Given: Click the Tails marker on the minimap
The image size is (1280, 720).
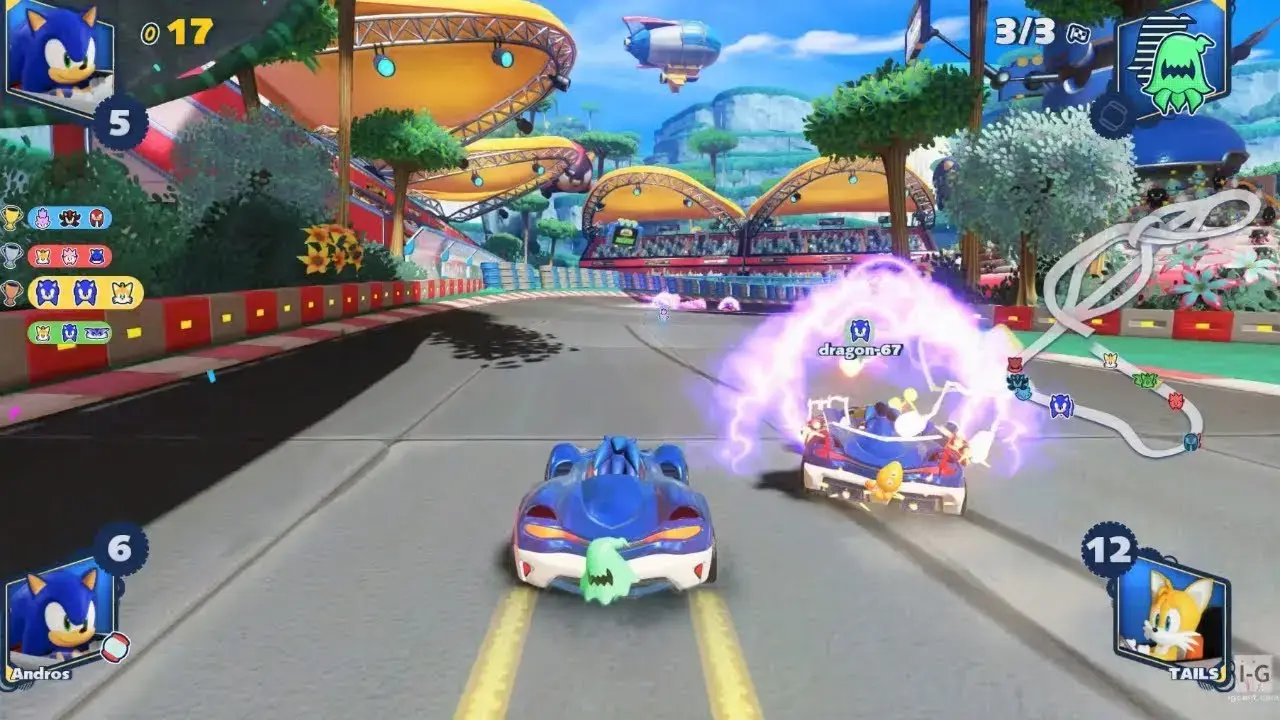Looking at the screenshot, I should point(1109,360).
